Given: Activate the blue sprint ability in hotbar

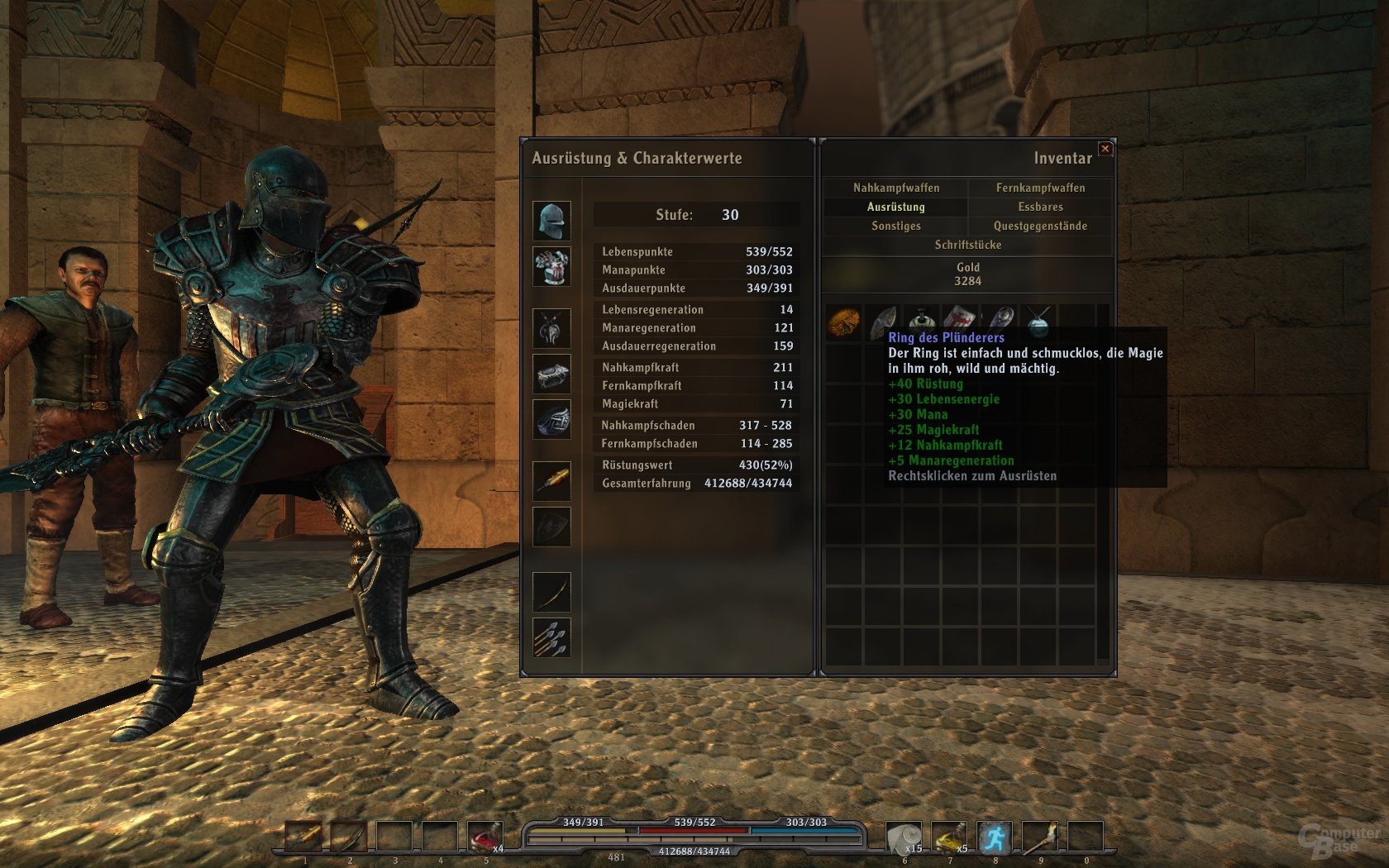Looking at the screenshot, I should (x=995, y=837).
